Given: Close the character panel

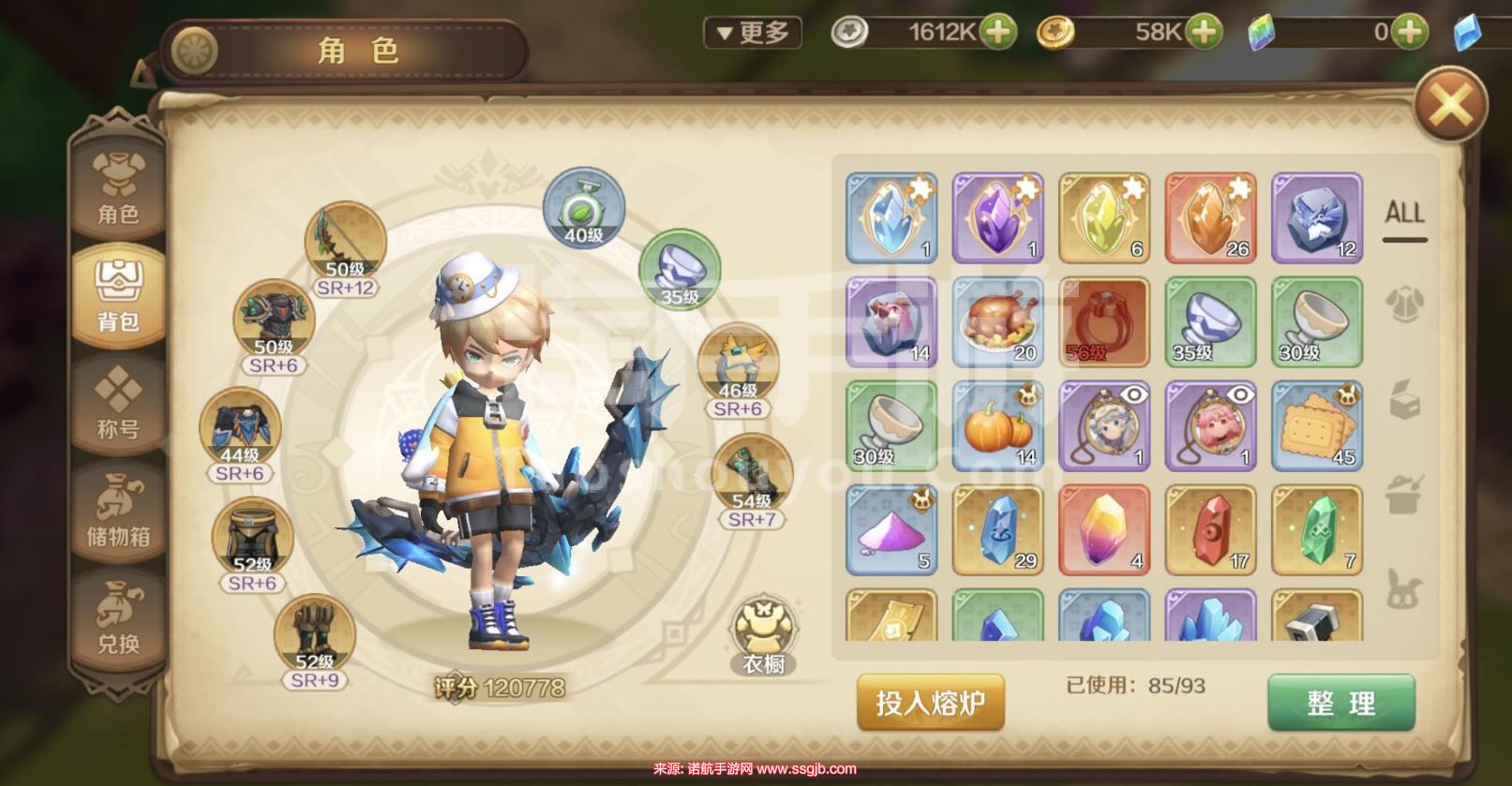Looking at the screenshot, I should [x=1450, y=104].
